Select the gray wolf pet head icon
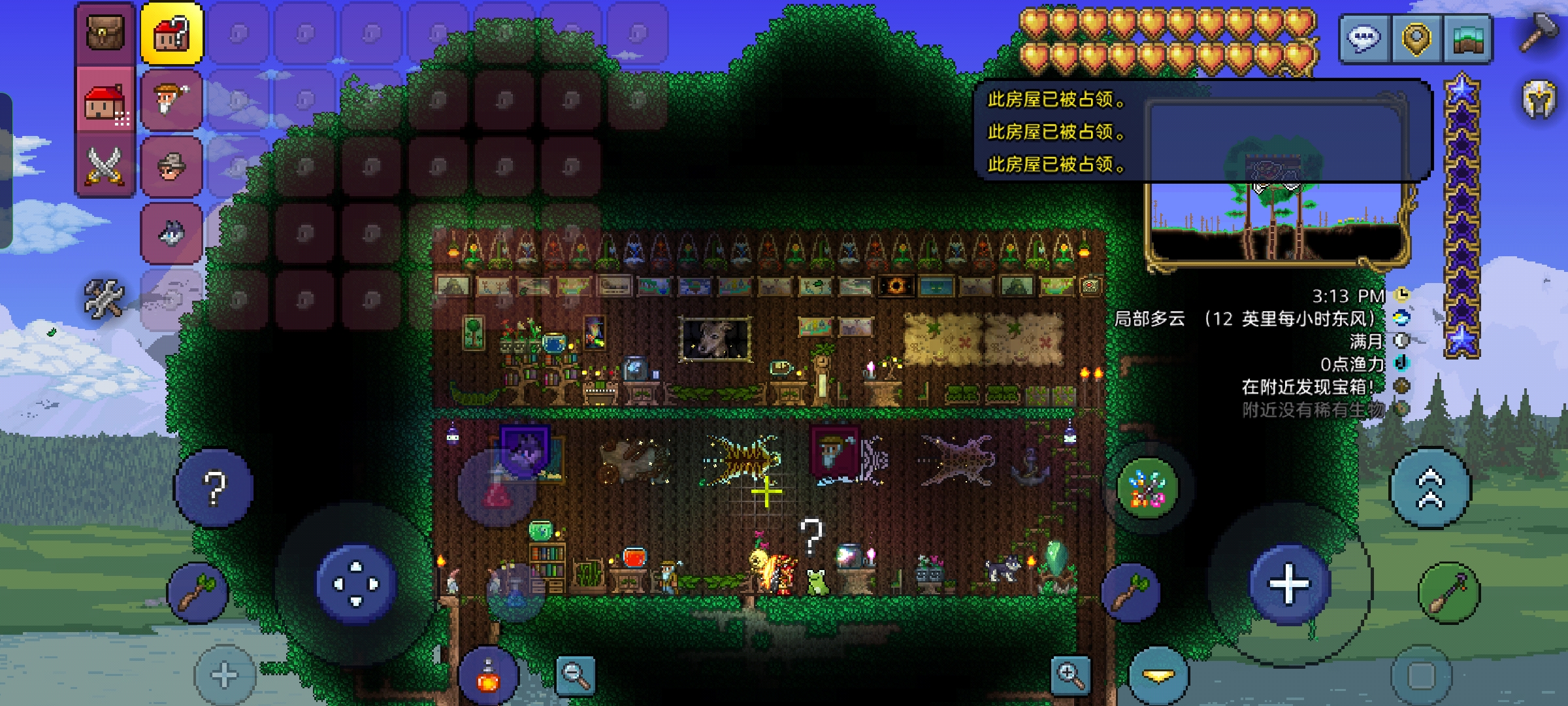Image resolution: width=1568 pixels, height=706 pixels. 172,233
